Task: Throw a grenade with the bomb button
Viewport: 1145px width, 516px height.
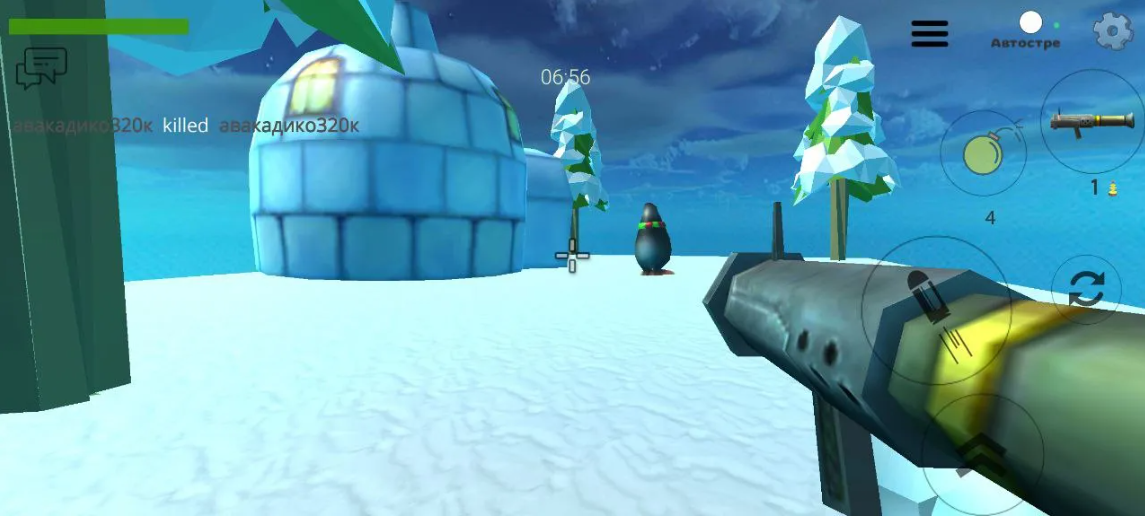Action: click(983, 154)
